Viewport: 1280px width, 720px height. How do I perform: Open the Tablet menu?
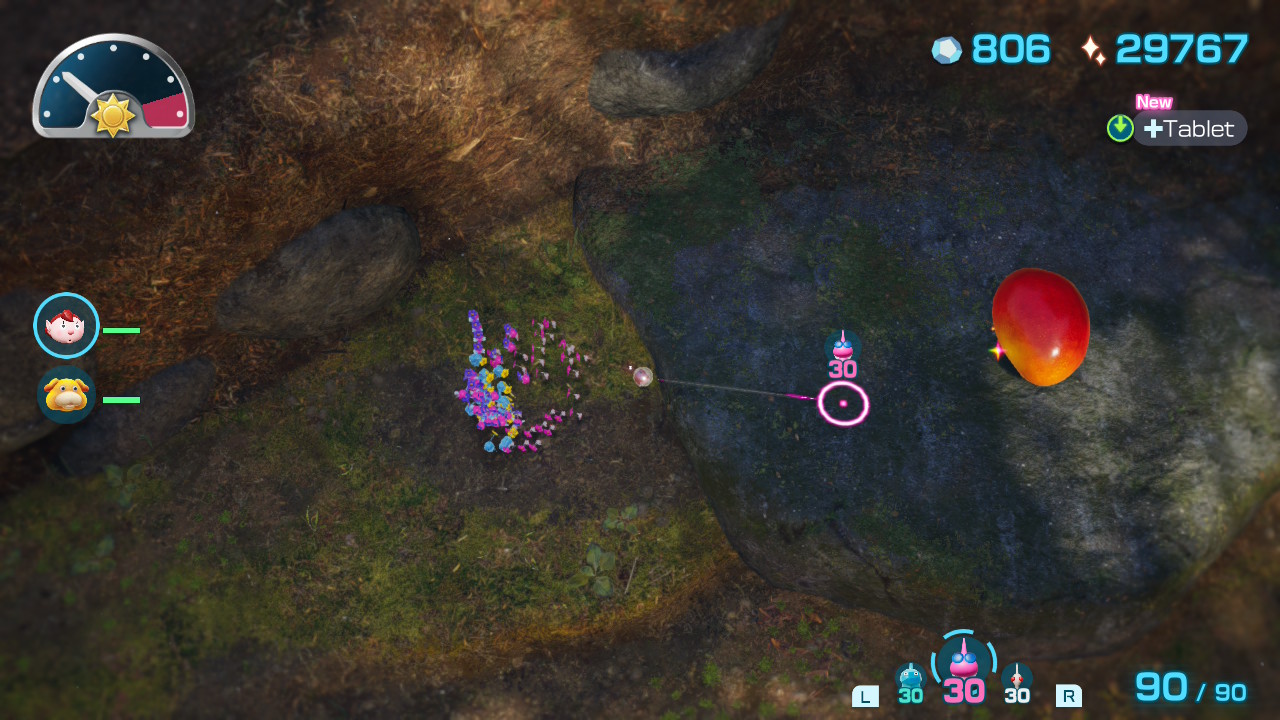pos(1189,128)
